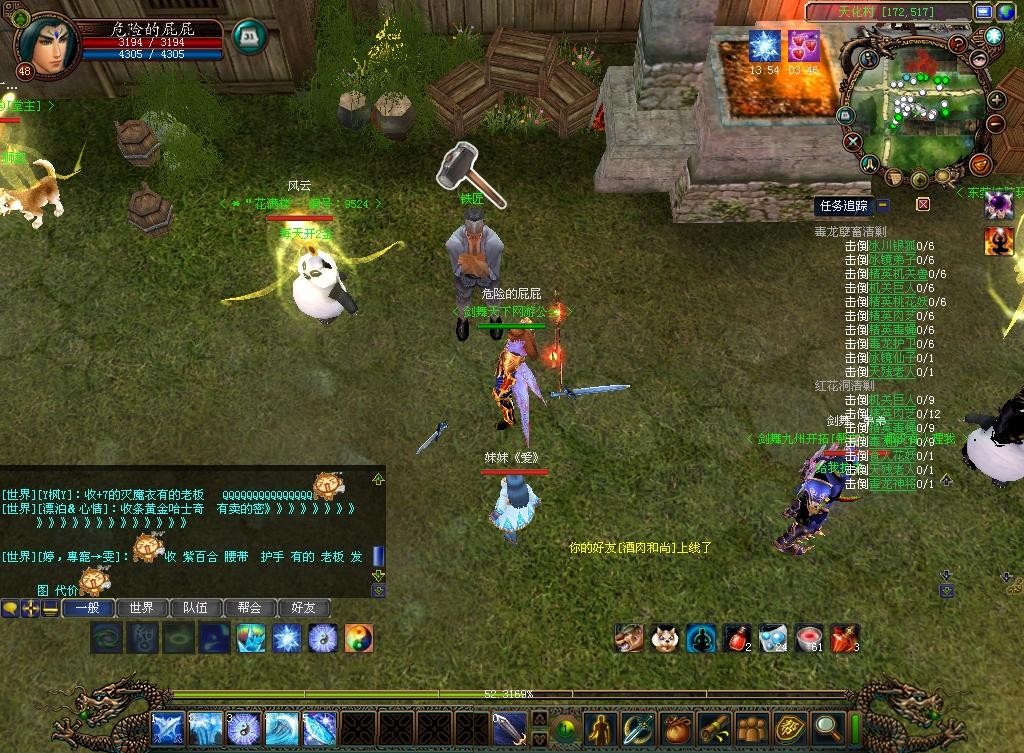1024x753 pixels.
Task: Click the player portrait in top-left
Action: [x=38, y=42]
